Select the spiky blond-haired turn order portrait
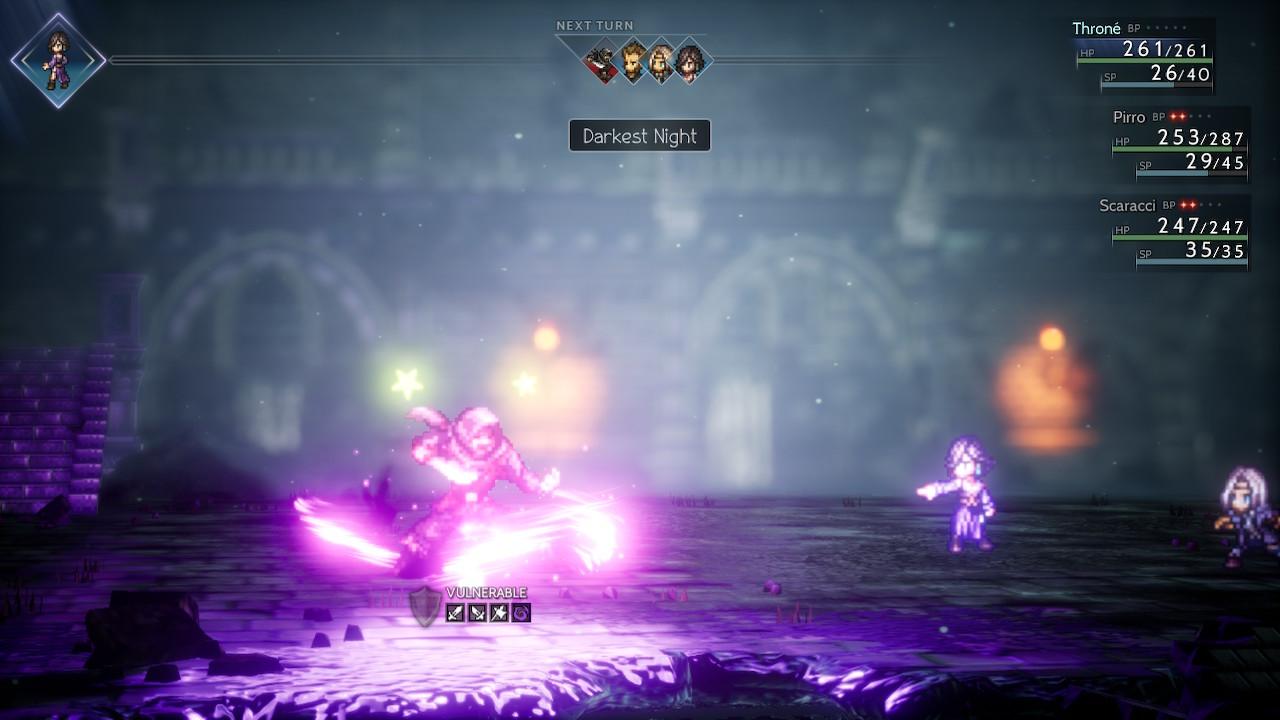 [x=632, y=63]
